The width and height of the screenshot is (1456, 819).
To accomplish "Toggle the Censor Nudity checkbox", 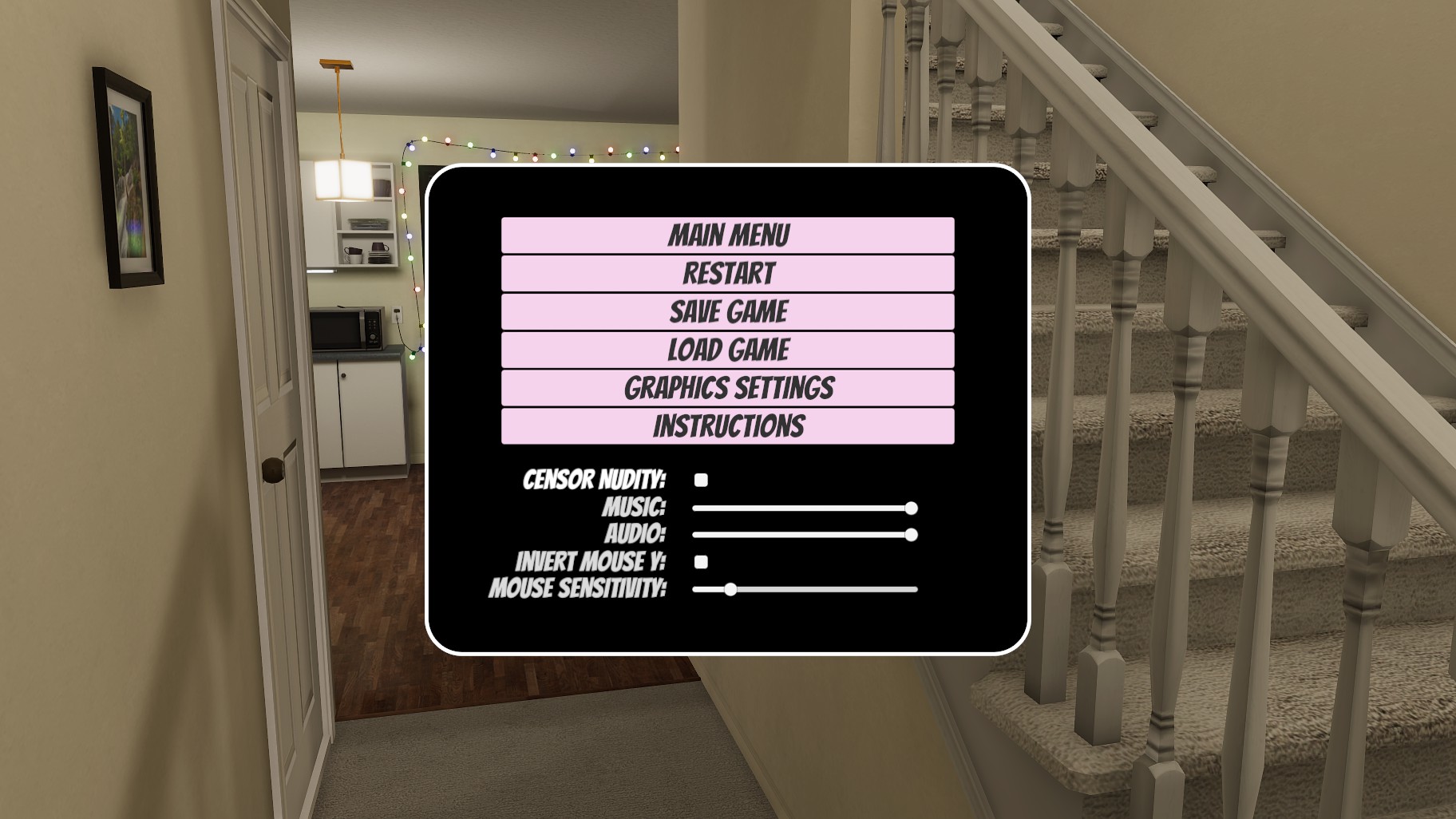I will (701, 480).
